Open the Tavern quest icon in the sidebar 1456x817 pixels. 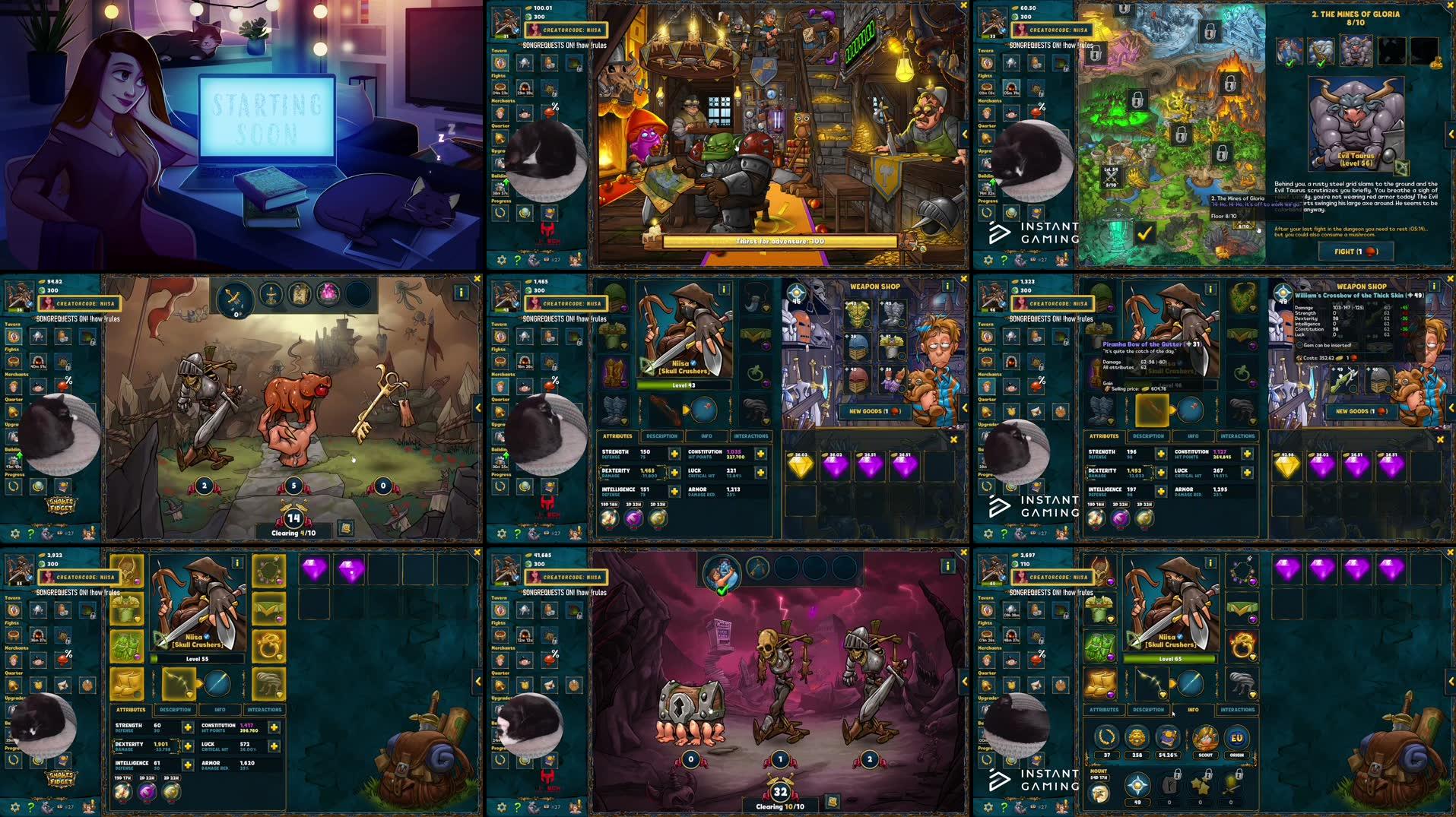[x=500, y=64]
